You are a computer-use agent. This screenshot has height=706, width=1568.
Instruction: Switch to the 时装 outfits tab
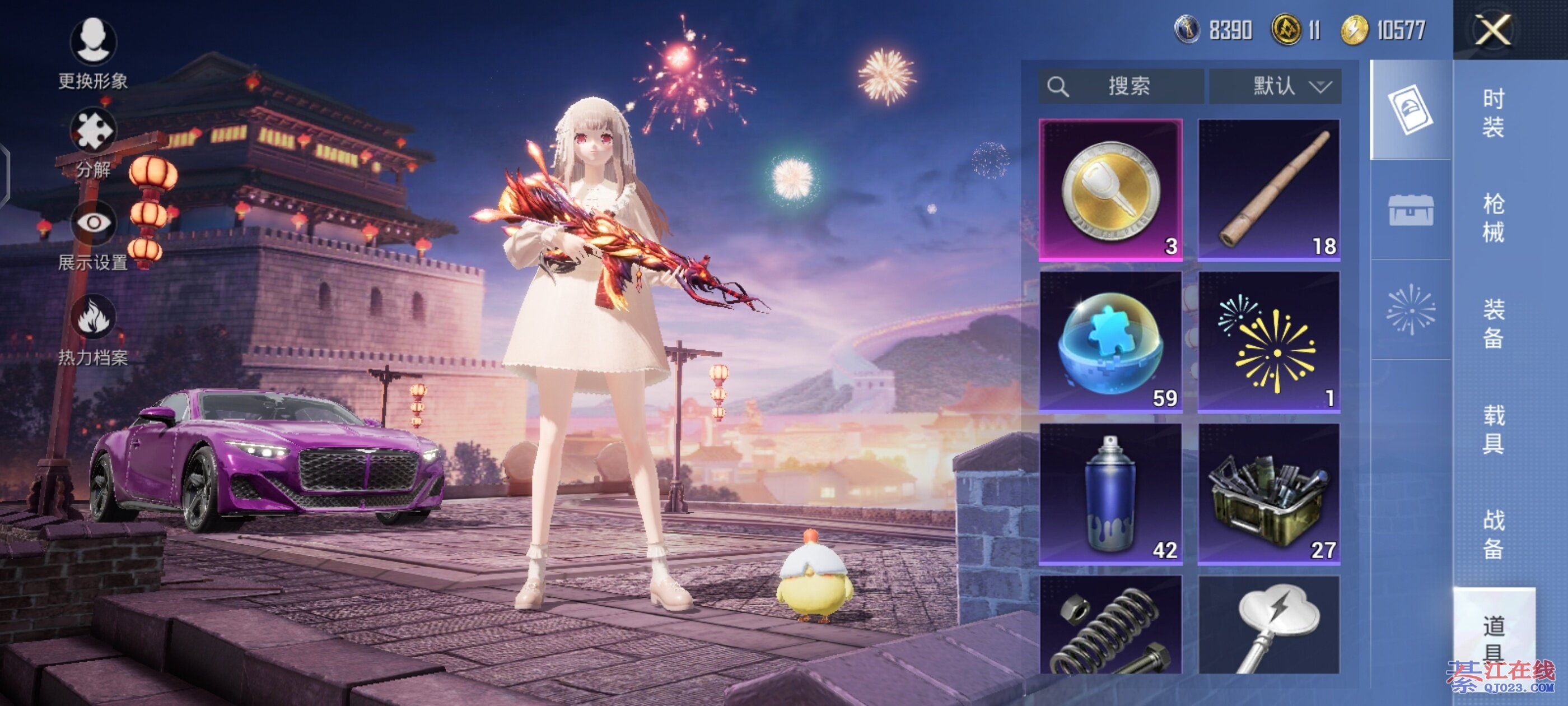point(1492,113)
